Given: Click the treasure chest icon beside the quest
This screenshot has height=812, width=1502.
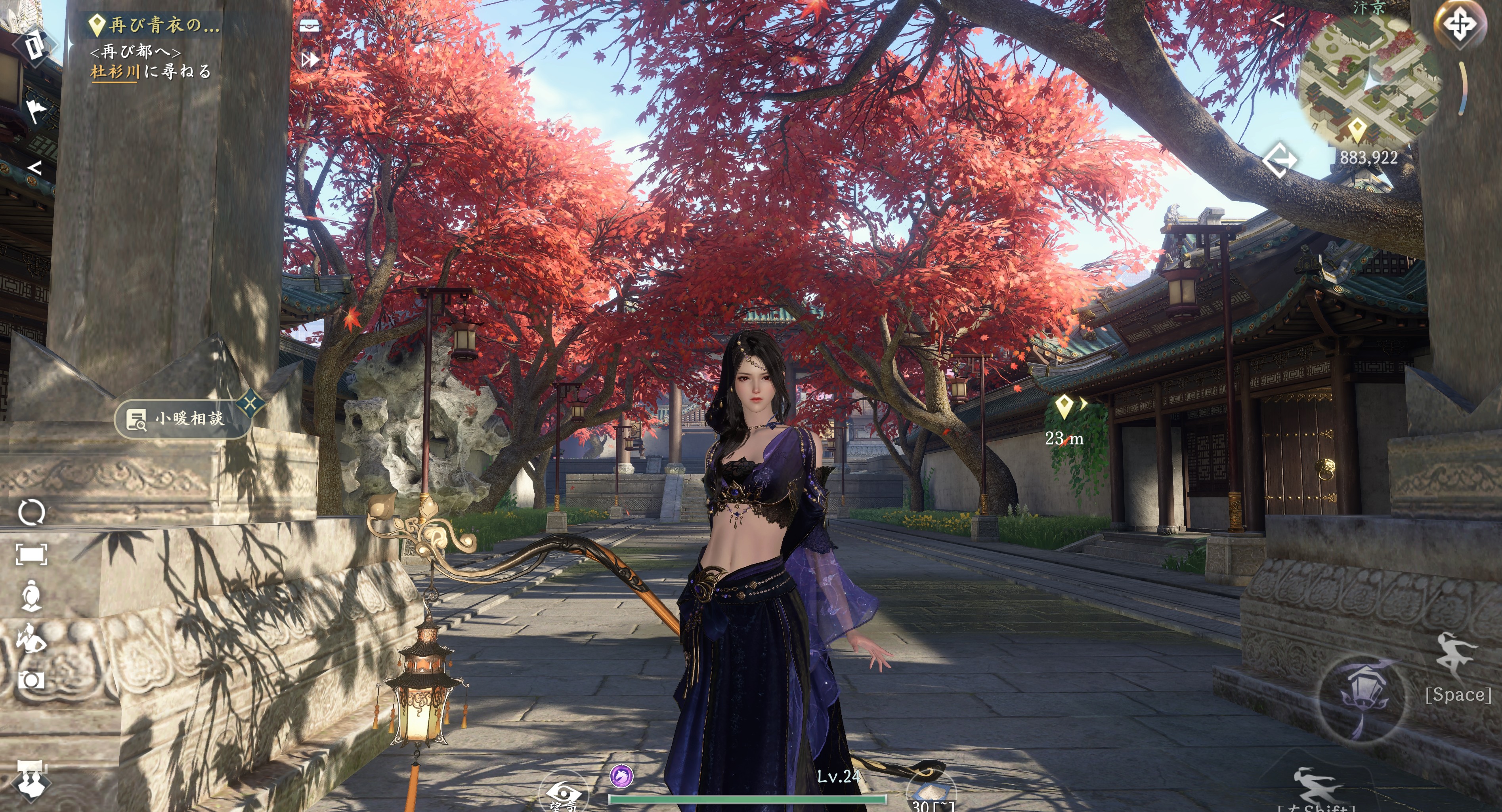Looking at the screenshot, I should [309, 25].
